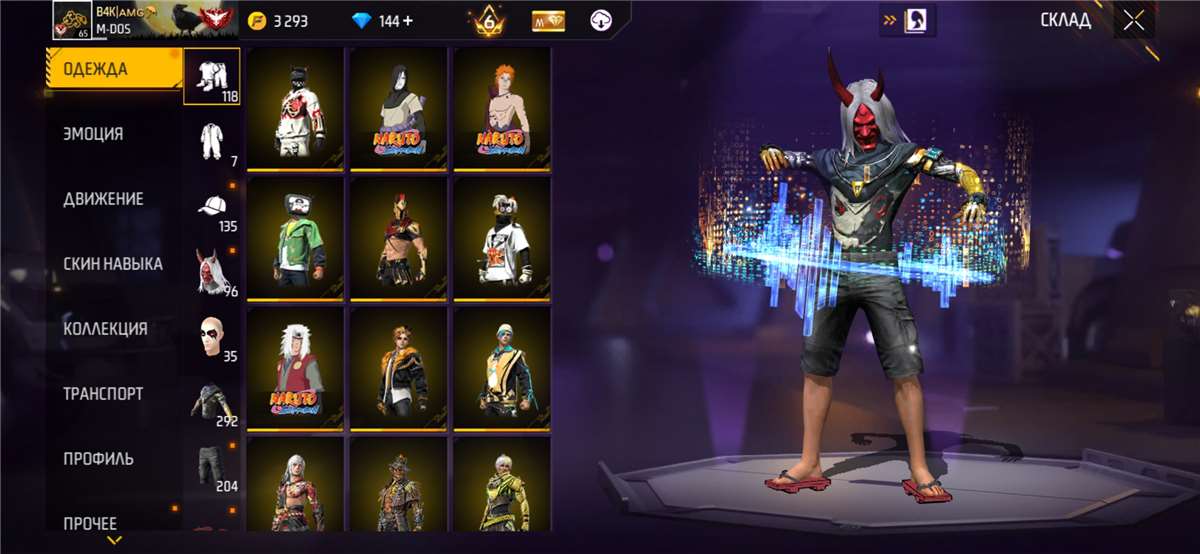Choose the pants subcategory with shorts icon
The height and width of the screenshot is (554, 1200).
pyautogui.click(x=212, y=466)
